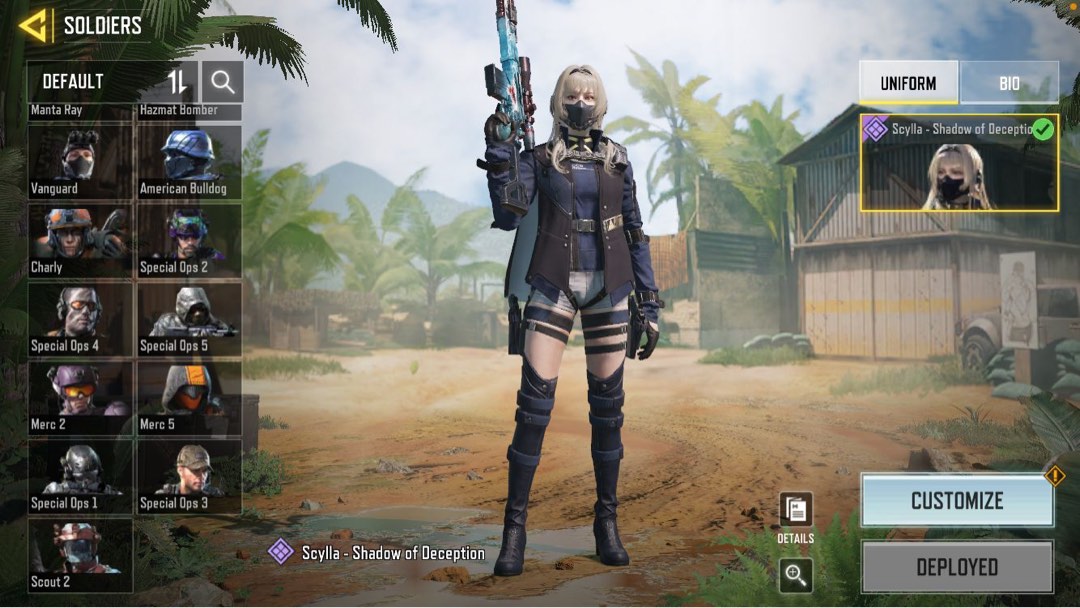Screen dimensions: 1080x608
Task: Open the soldier search magnifier
Action: click(x=222, y=81)
